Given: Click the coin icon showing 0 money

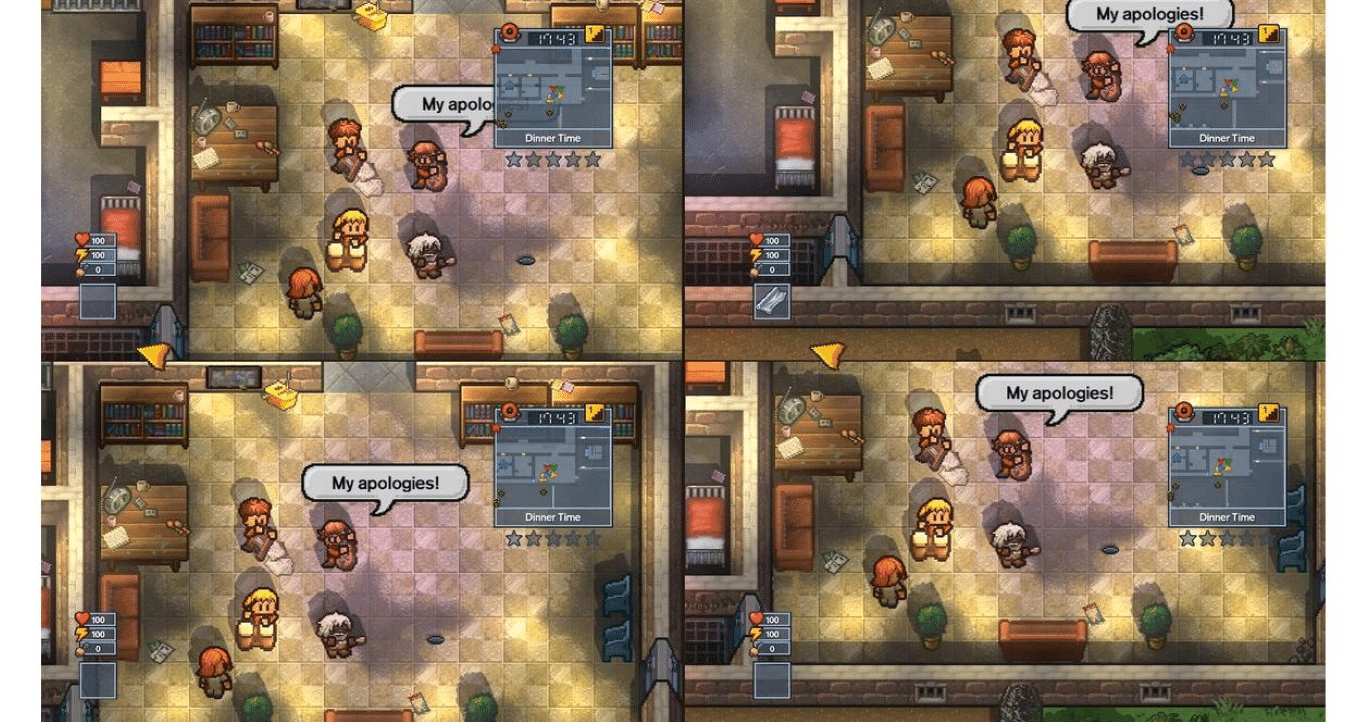Looking at the screenshot, I should pos(80,271).
